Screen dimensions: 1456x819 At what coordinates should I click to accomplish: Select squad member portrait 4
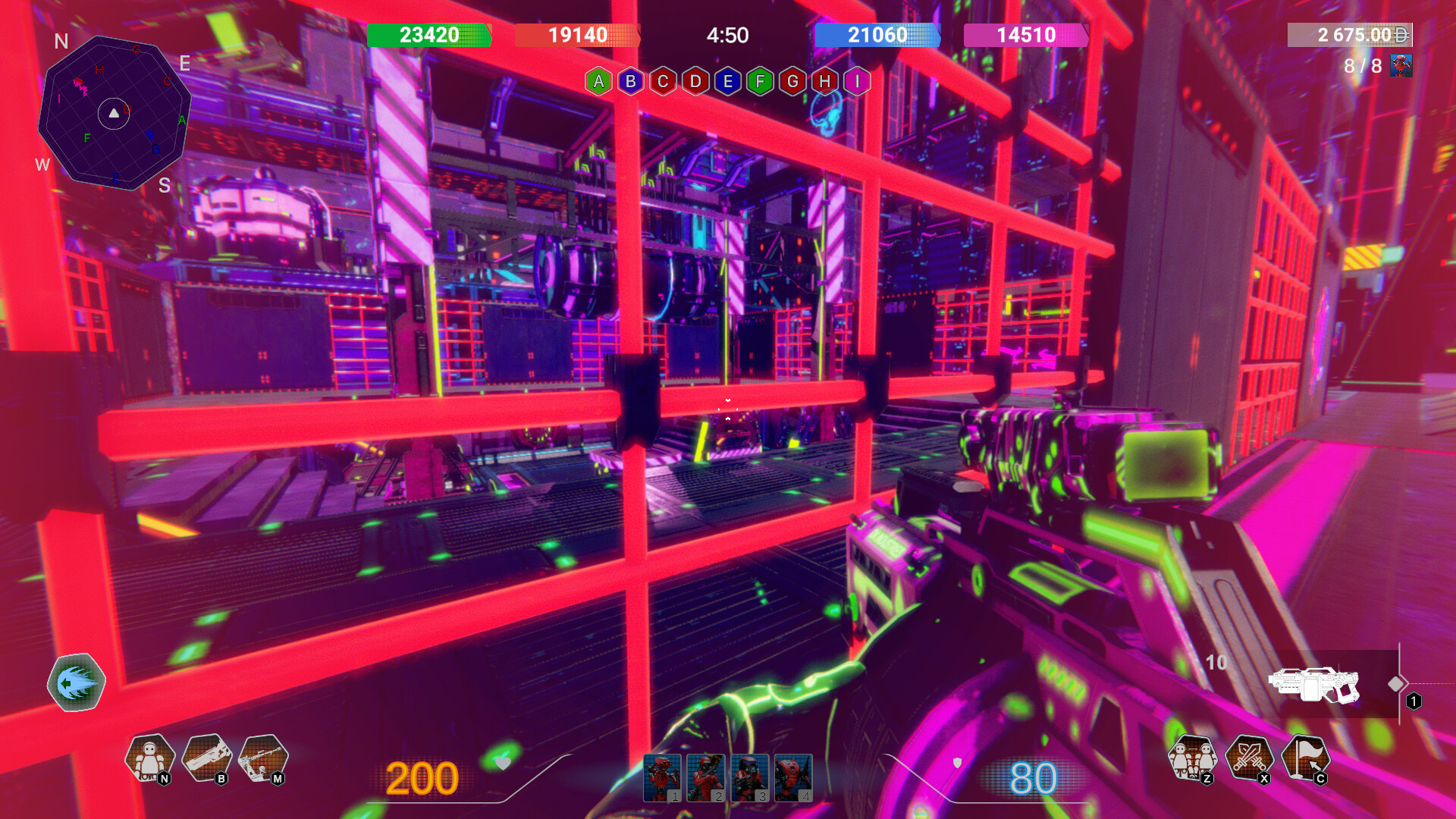tap(793, 777)
